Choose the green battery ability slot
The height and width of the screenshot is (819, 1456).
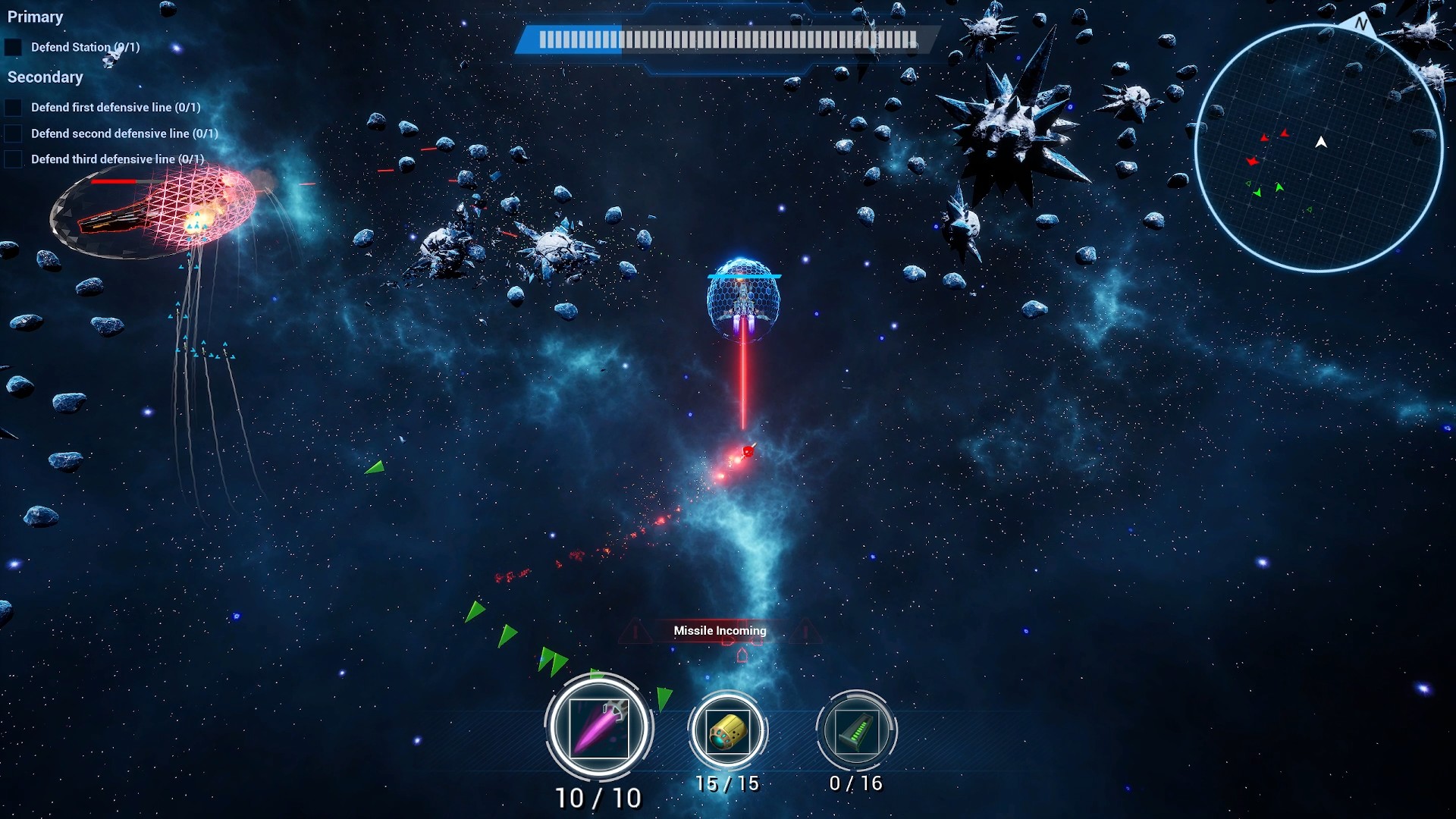pos(856,732)
